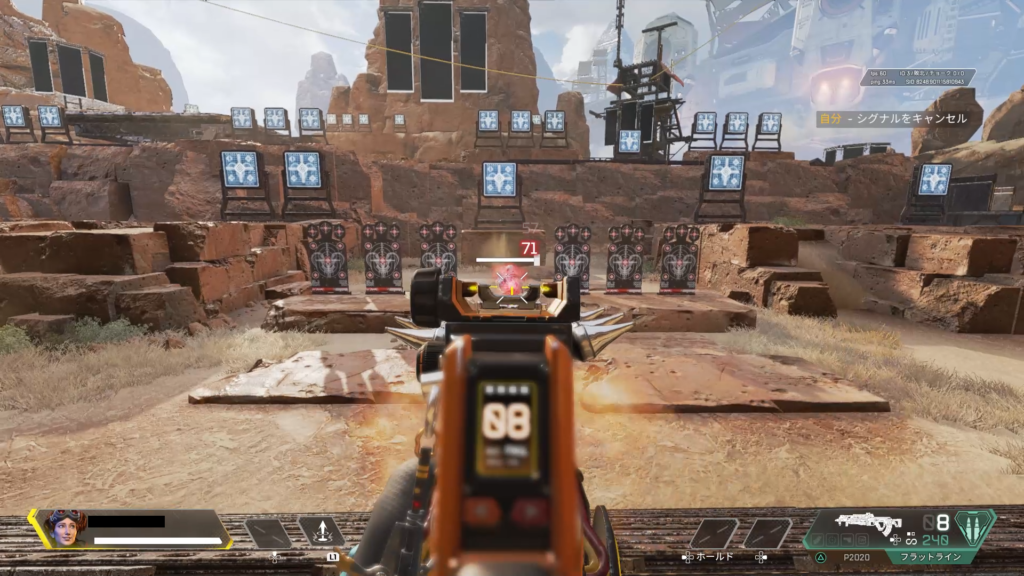Screen dimensions: 1024x576
Task: Activate the upward-arrow tactical ability icon
Action: click(x=320, y=532)
